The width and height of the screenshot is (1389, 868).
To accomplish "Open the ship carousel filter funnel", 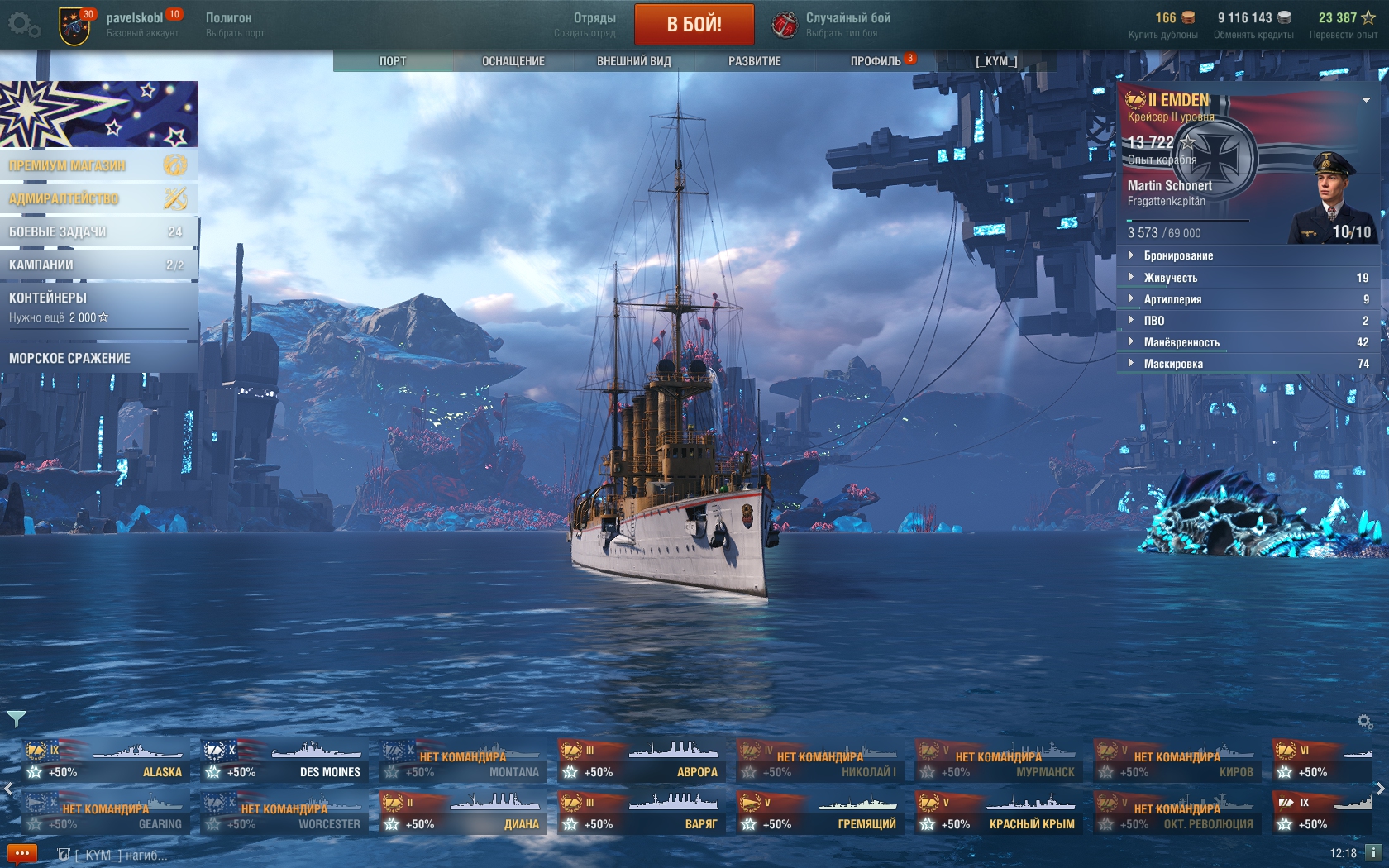I will [16, 718].
